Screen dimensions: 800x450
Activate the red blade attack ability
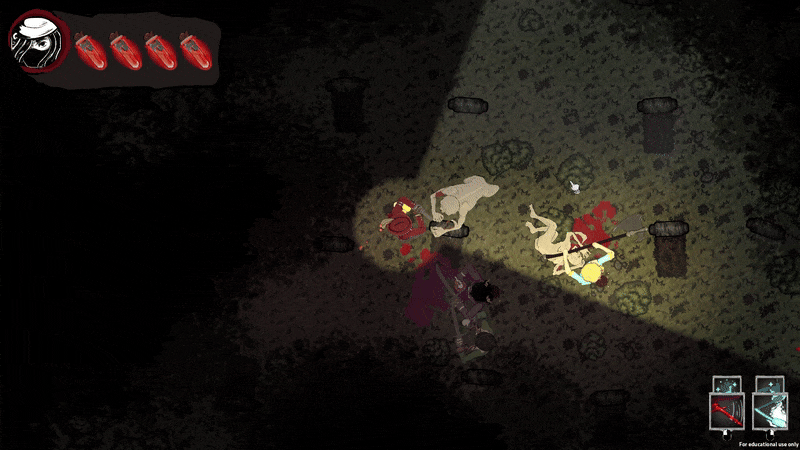(725, 411)
